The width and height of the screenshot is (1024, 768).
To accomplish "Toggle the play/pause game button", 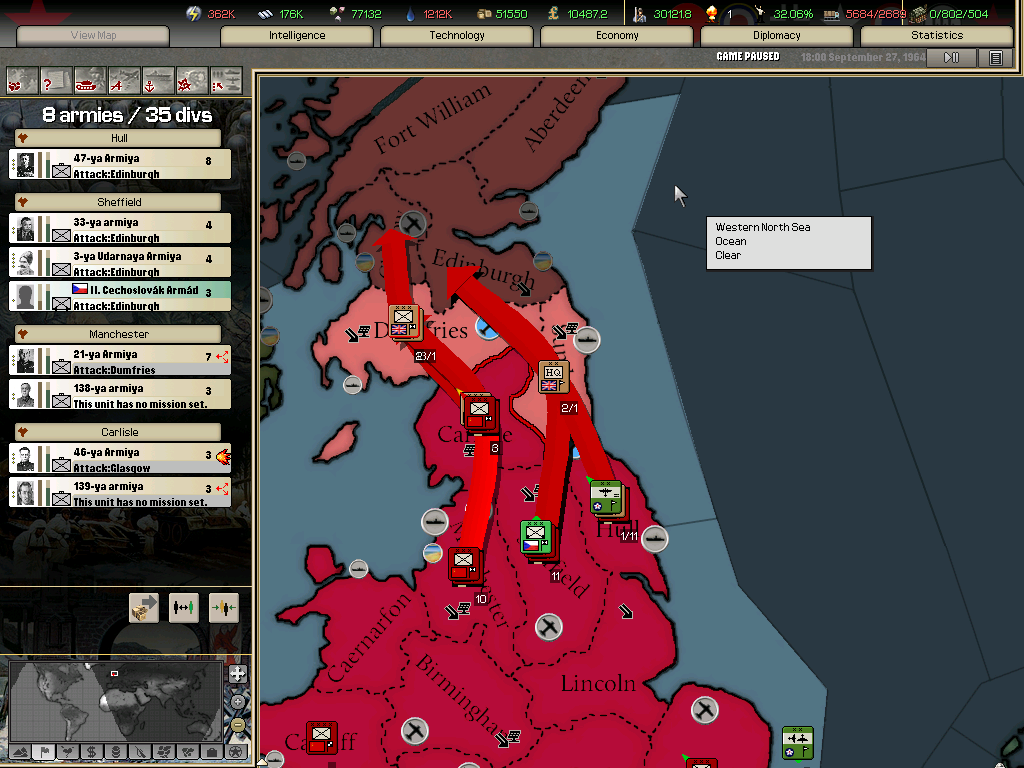I will [951, 57].
